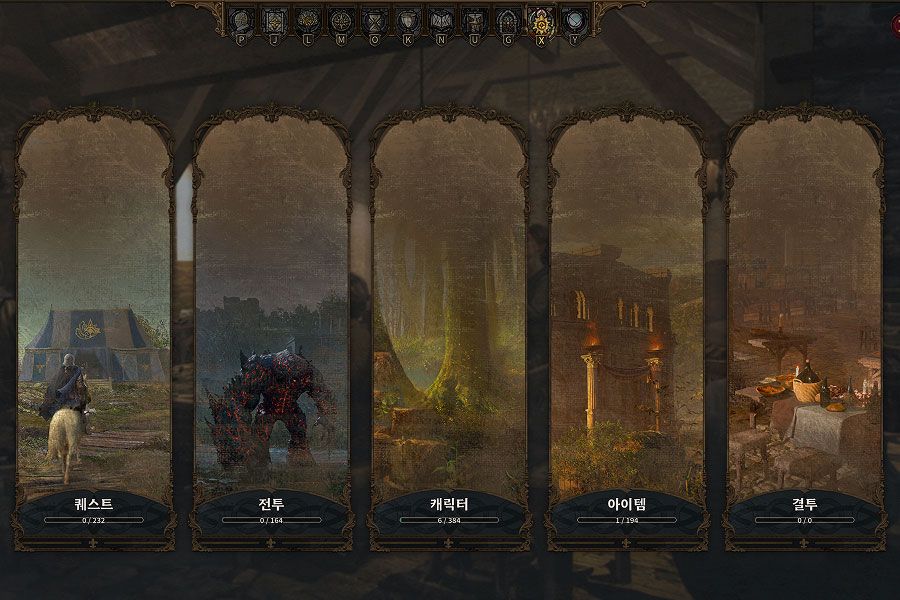900x600 pixels.
Task: Open the open-book tab (N)
Action: point(440,19)
